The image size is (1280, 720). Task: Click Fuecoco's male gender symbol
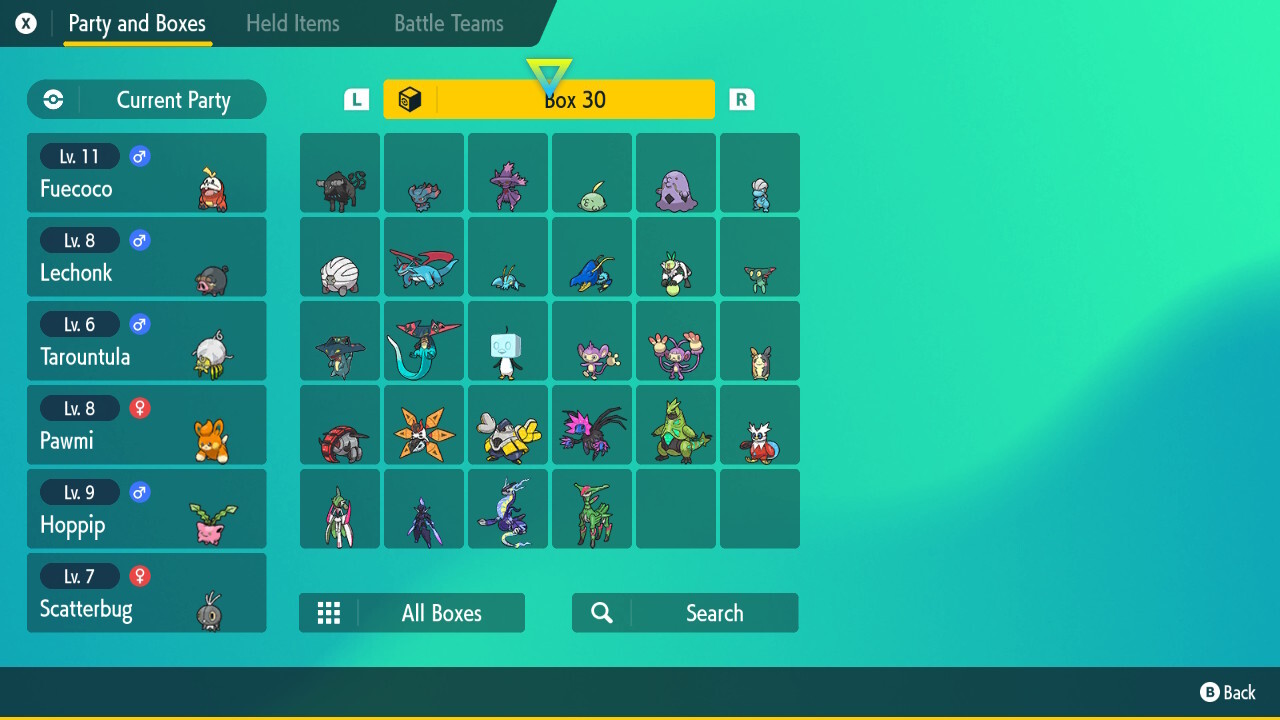click(139, 156)
